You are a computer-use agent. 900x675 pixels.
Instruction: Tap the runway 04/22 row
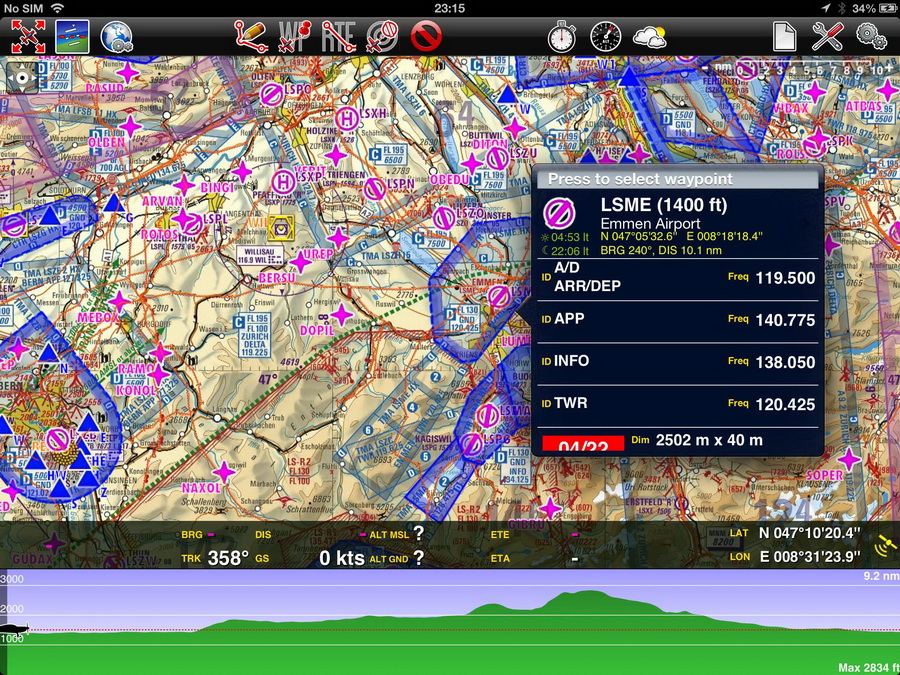(677, 441)
